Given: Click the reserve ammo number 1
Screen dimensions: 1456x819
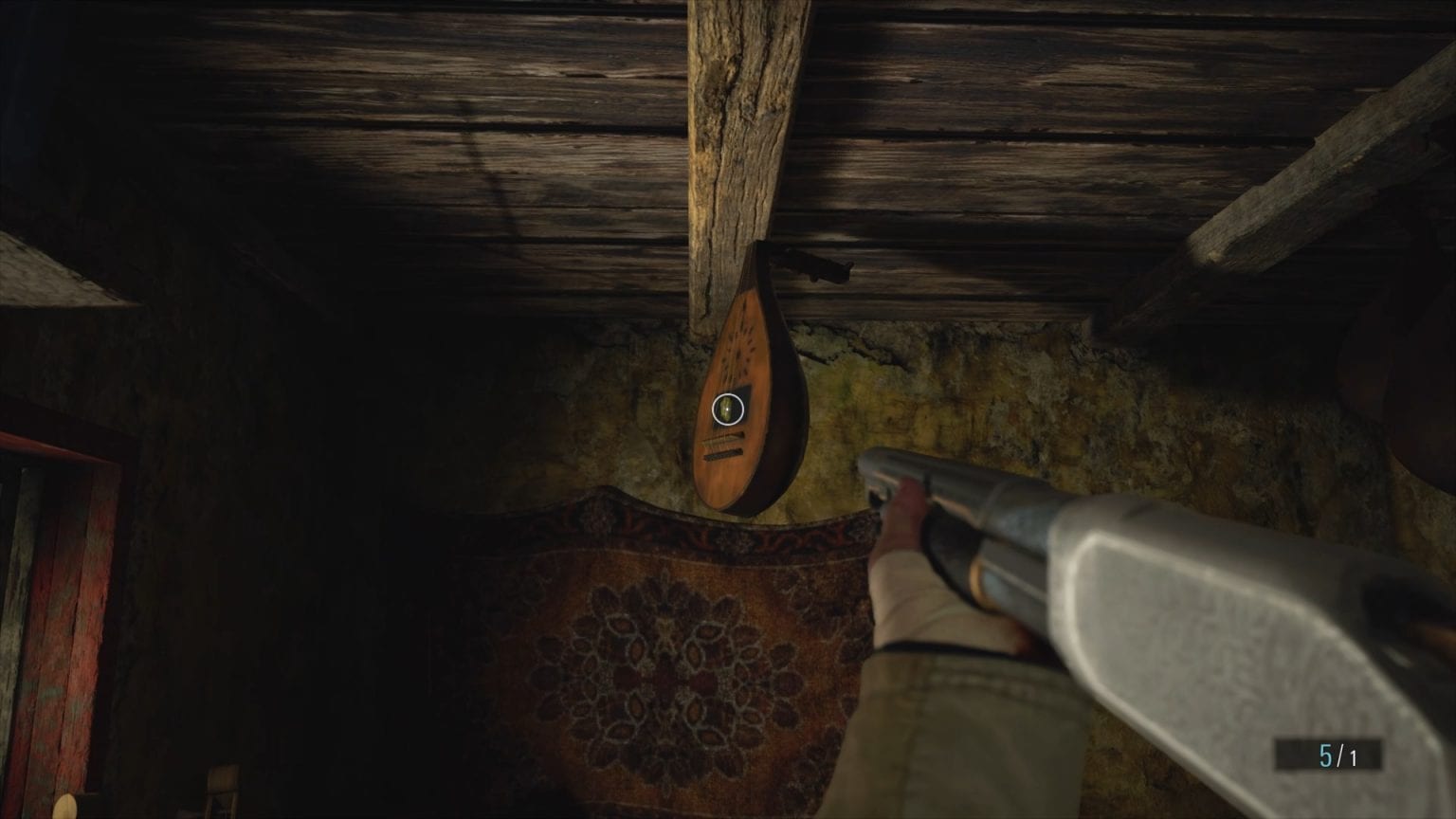Looking at the screenshot, I should (1353, 754).
